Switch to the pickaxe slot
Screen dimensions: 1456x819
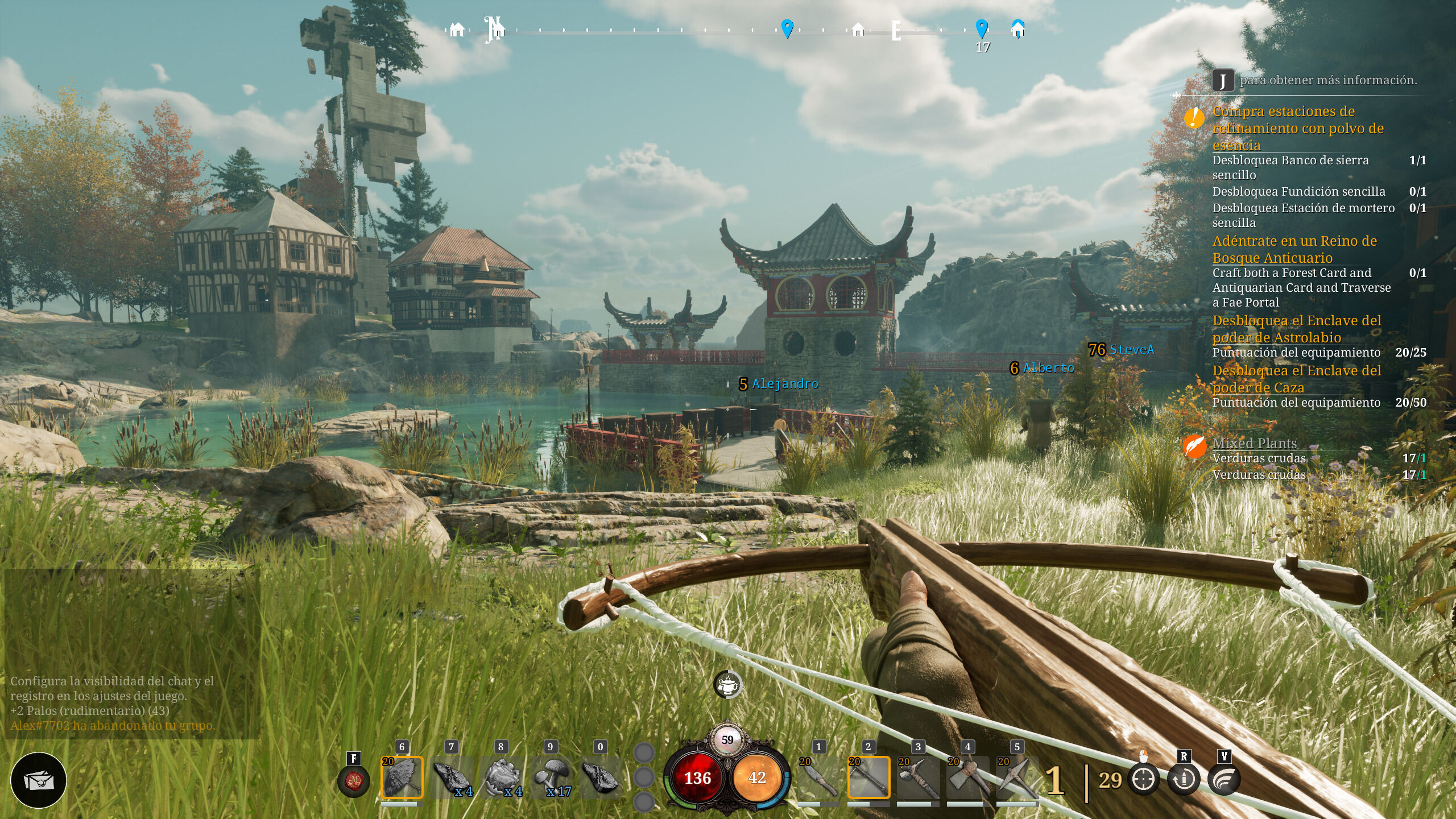point(1017,777)
